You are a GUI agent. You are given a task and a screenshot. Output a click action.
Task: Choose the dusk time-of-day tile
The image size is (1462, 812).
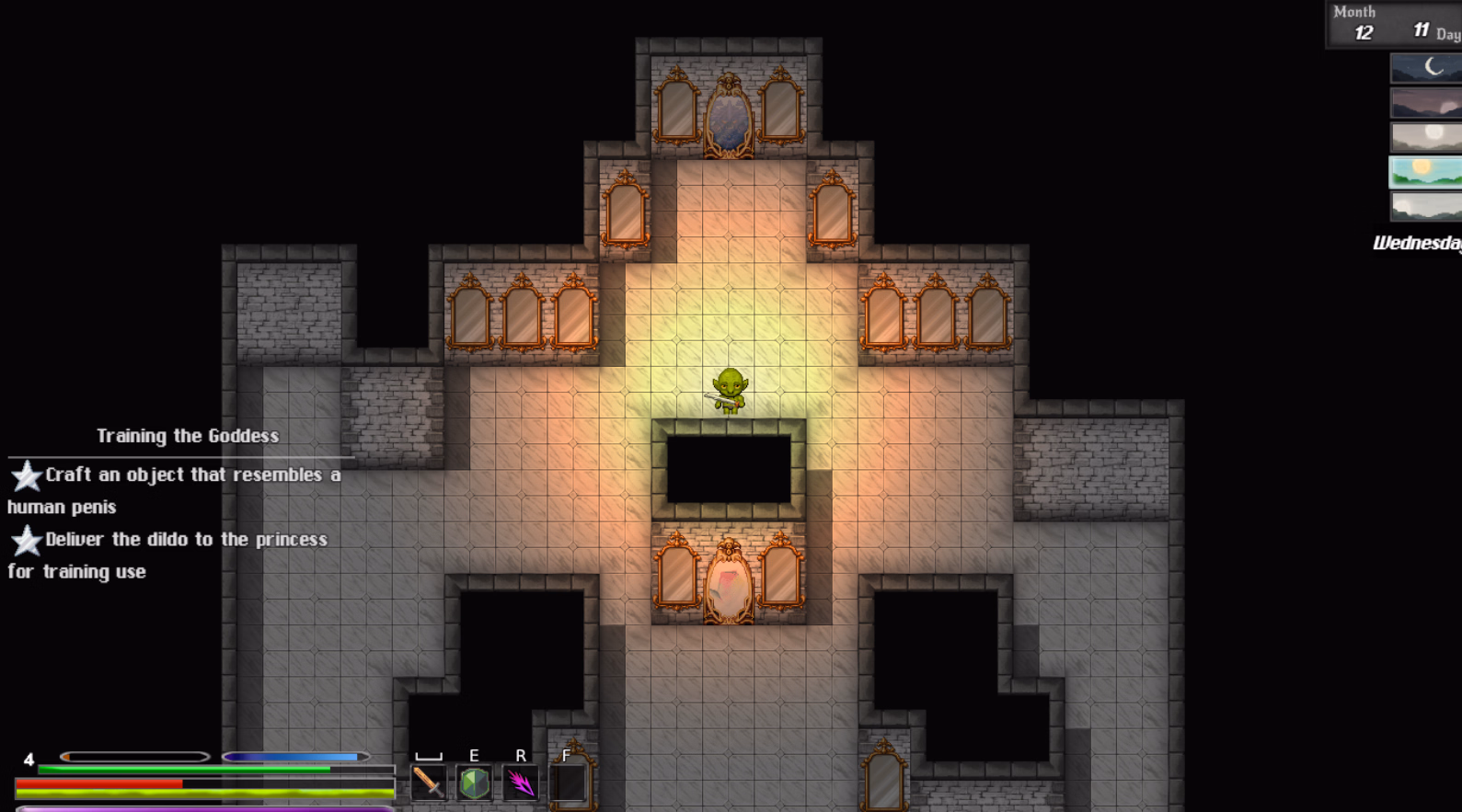pos(1425,102)
